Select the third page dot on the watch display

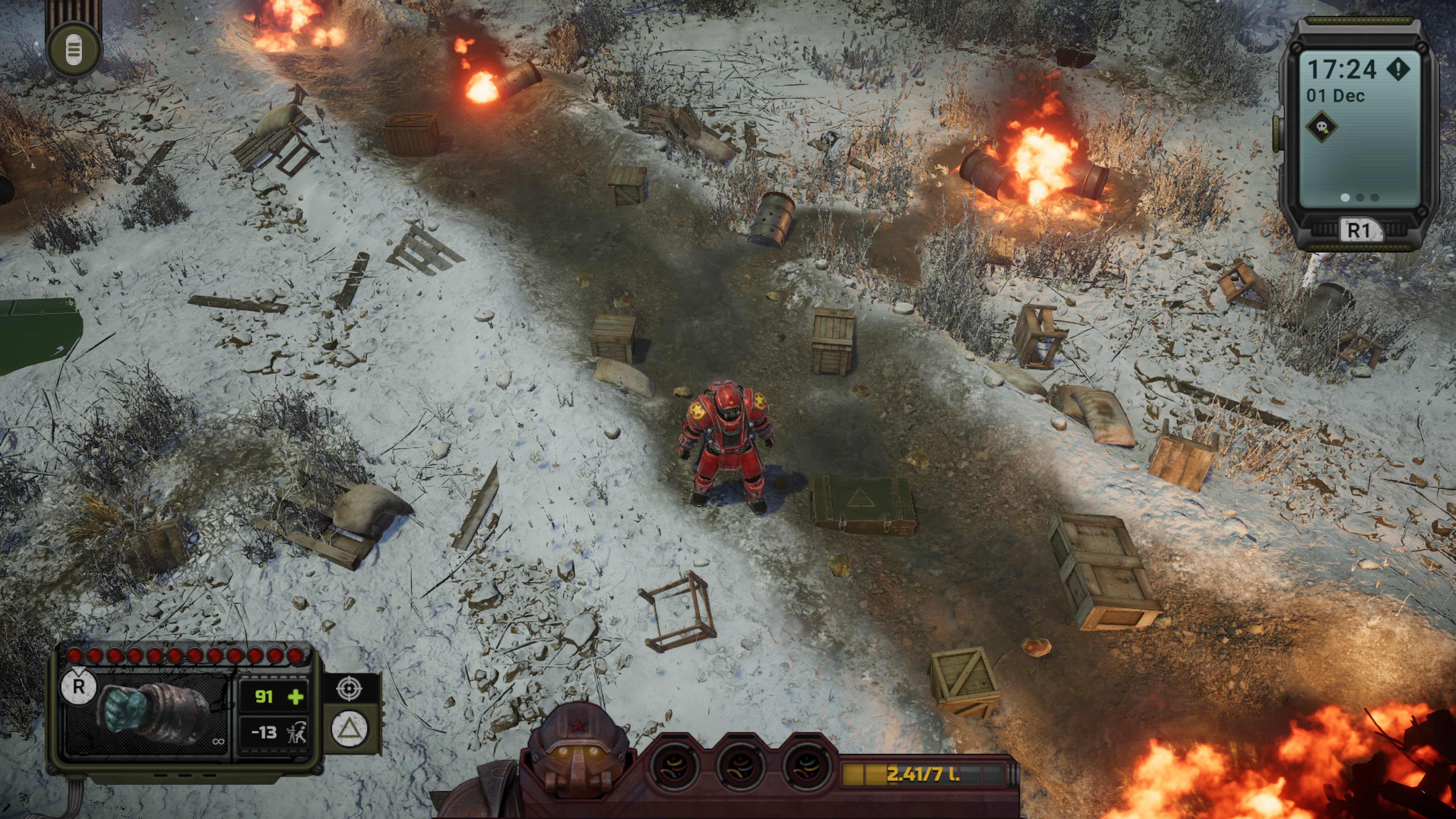[1374, 198]
